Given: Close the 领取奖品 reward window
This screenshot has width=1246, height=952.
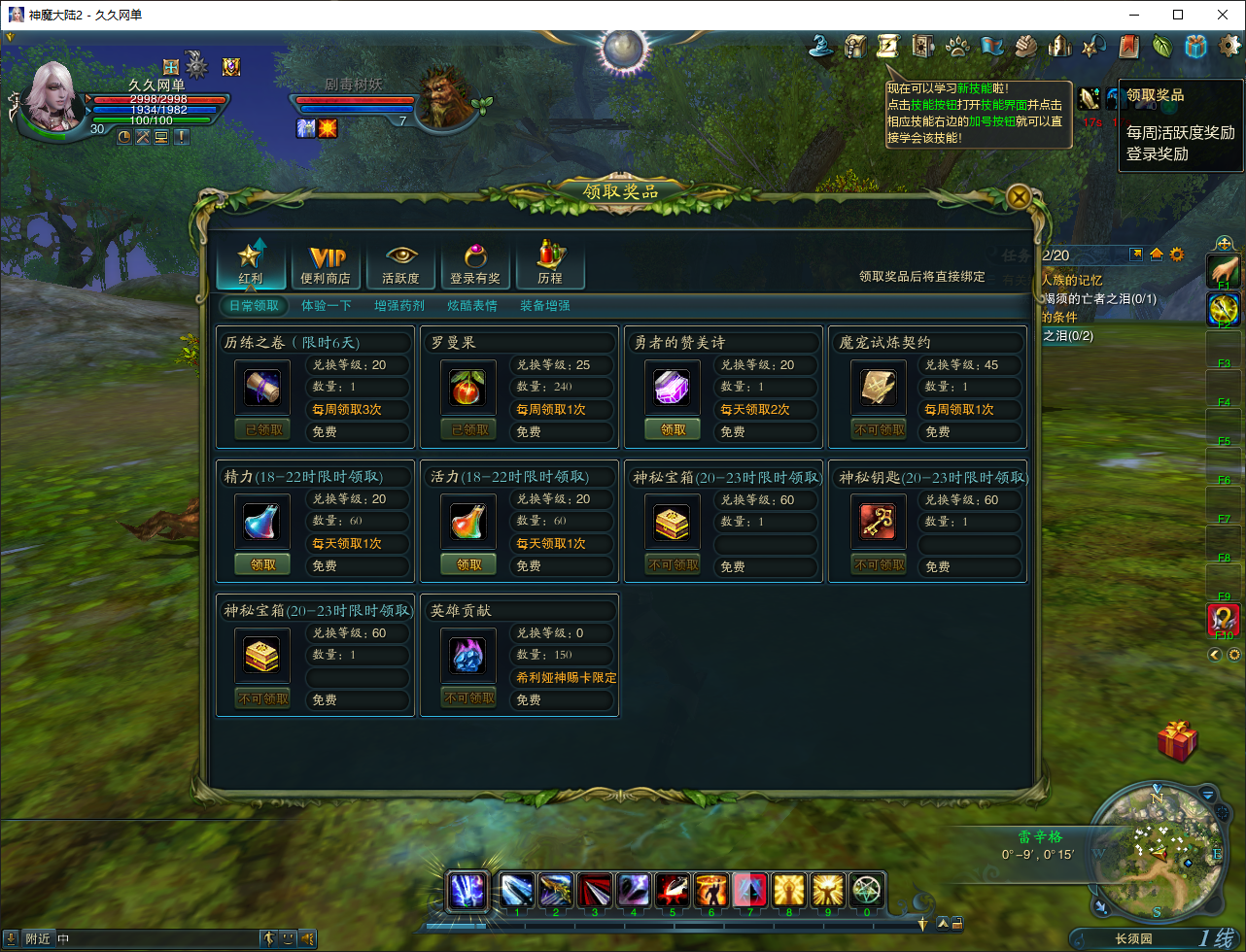Looking at the screenshot, I should click(1019, 197).
